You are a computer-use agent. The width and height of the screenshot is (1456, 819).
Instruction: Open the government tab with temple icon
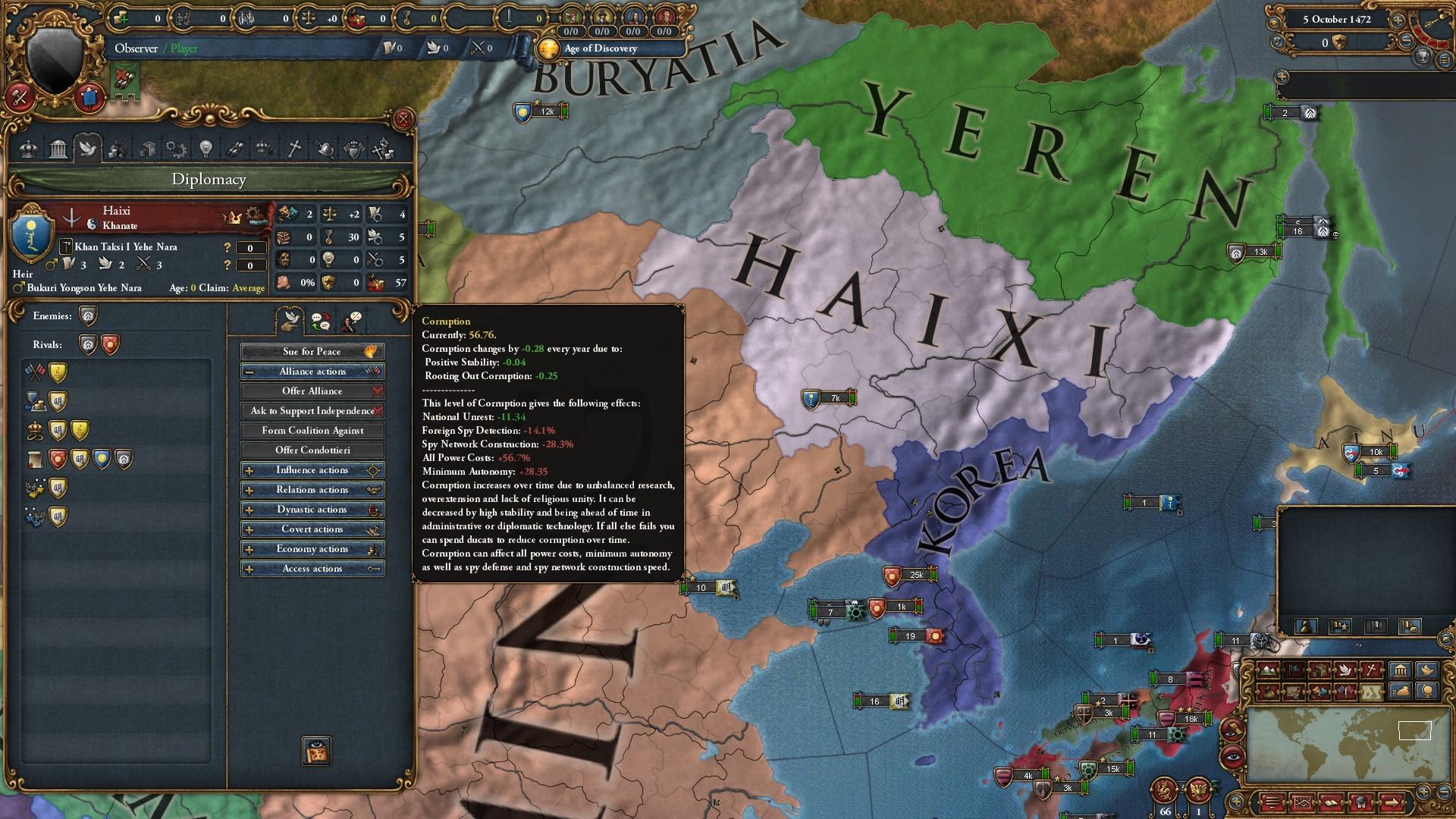[x=58, y=149]
